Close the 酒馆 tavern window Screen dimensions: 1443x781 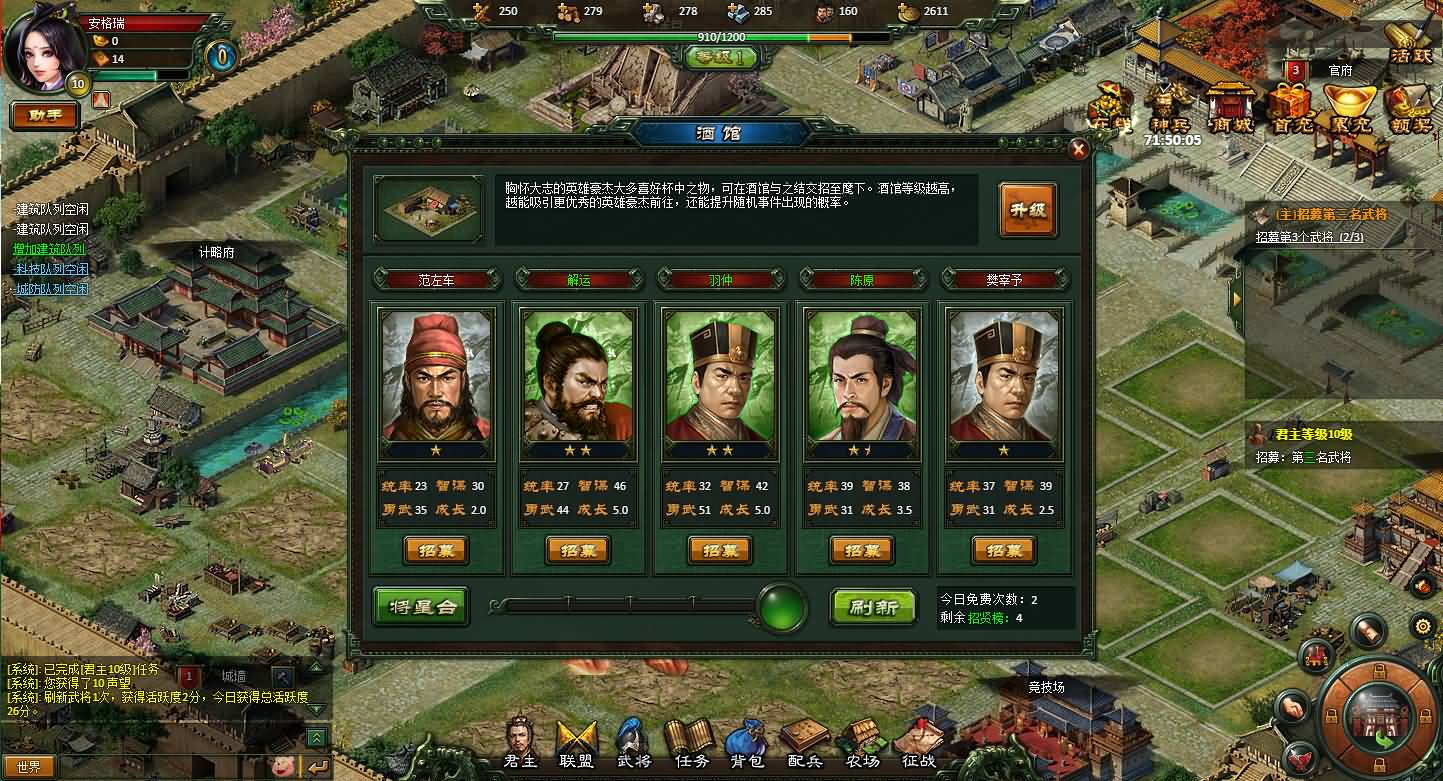(x=1078, y=150)
